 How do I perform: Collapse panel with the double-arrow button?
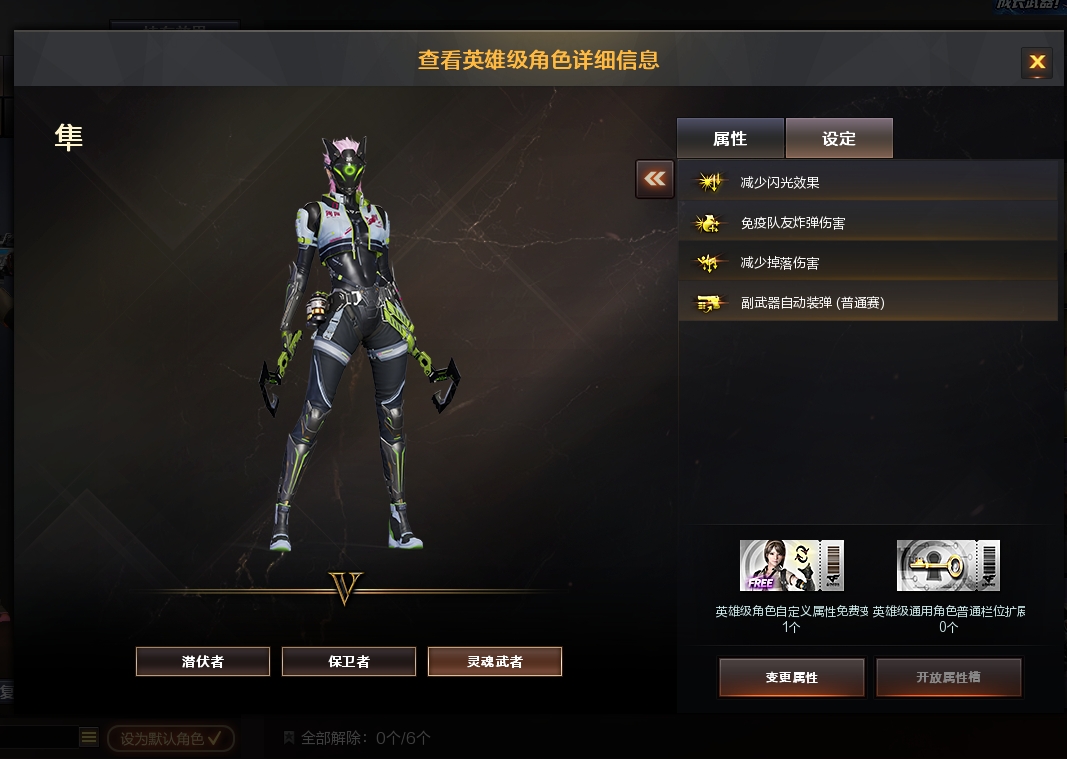coord(655,179)
